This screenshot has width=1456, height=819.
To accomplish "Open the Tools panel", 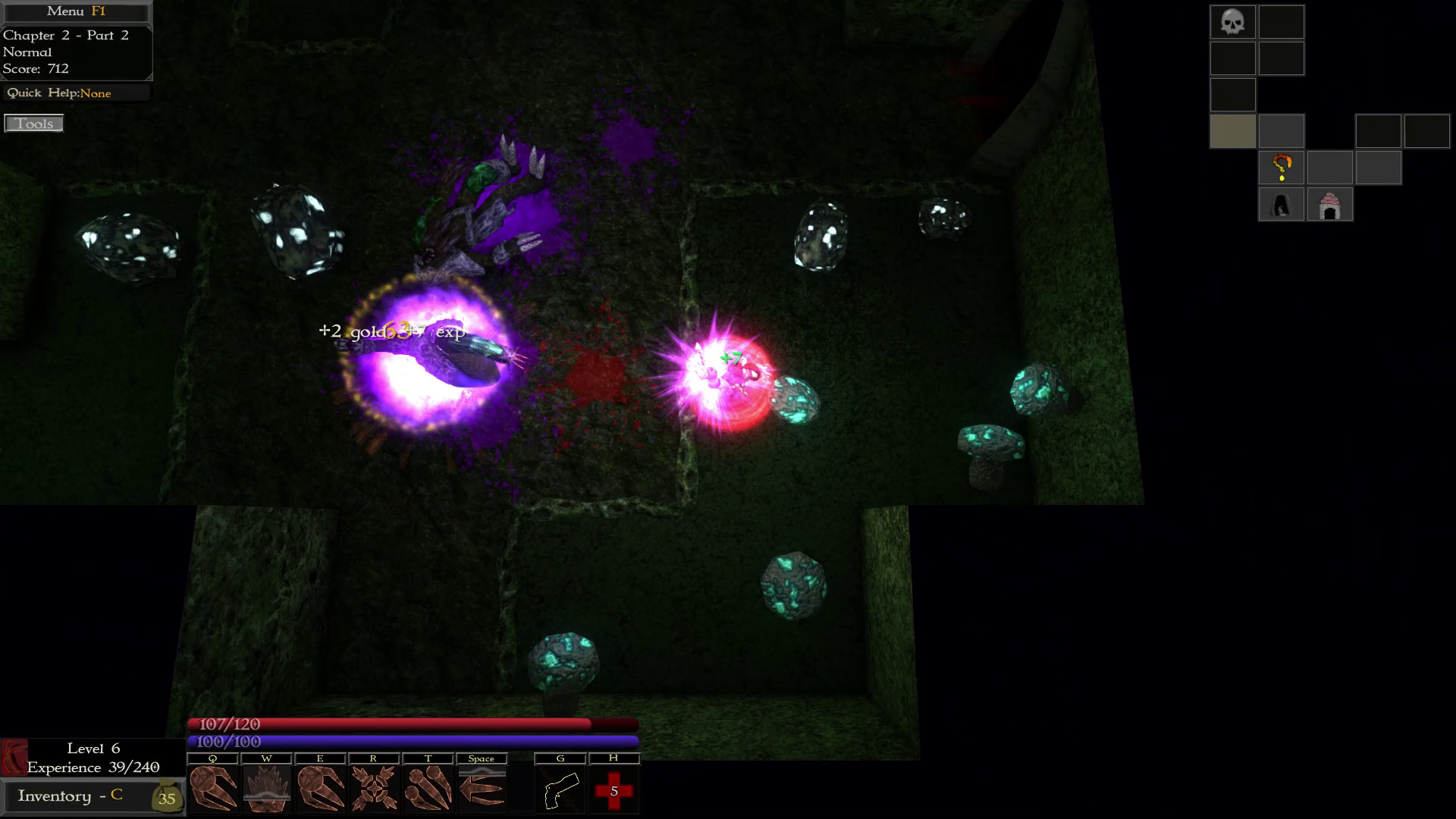I will (x=33, y=123).
